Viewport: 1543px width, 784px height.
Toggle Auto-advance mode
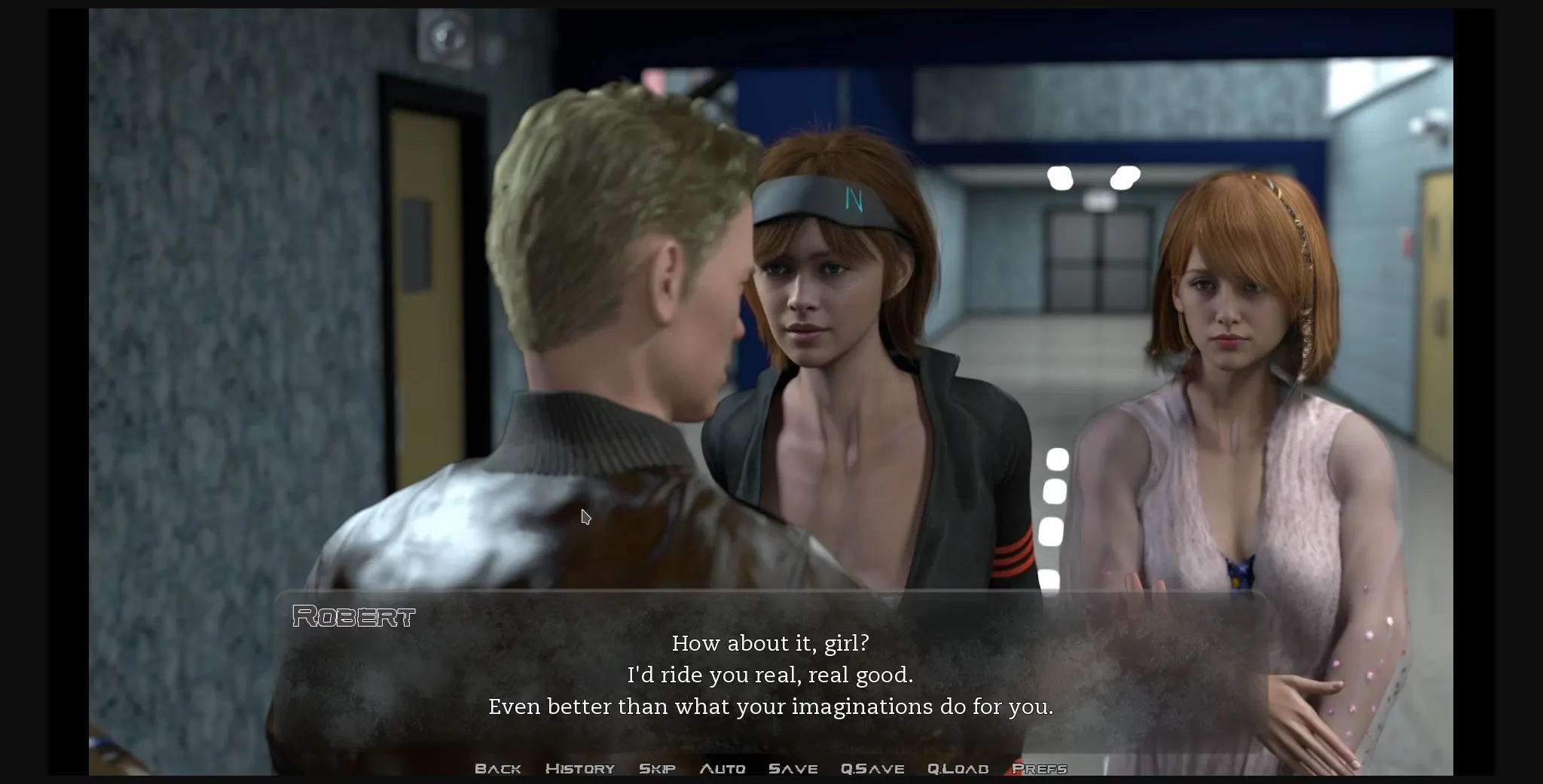(723, 768)
